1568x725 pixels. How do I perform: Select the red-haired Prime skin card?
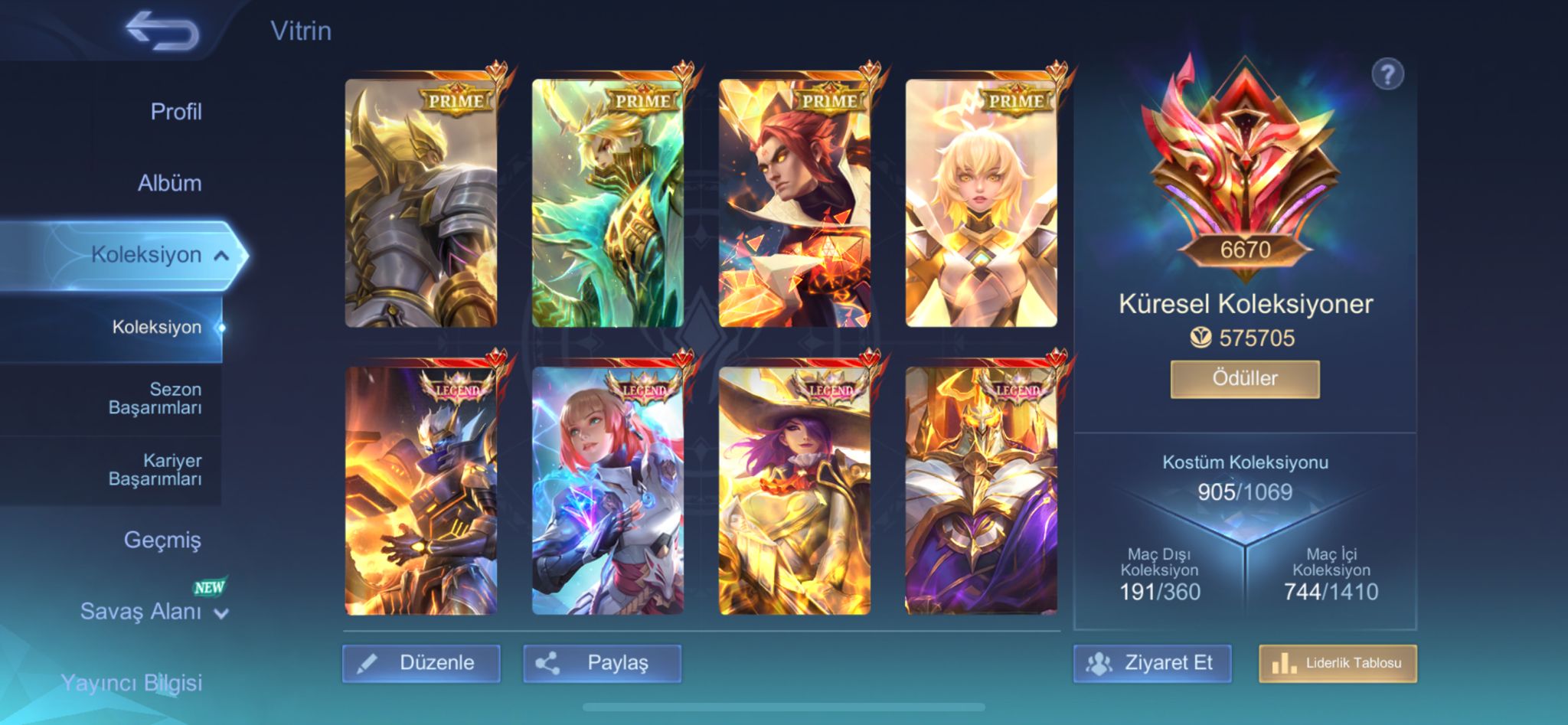[x=795, y=204]
